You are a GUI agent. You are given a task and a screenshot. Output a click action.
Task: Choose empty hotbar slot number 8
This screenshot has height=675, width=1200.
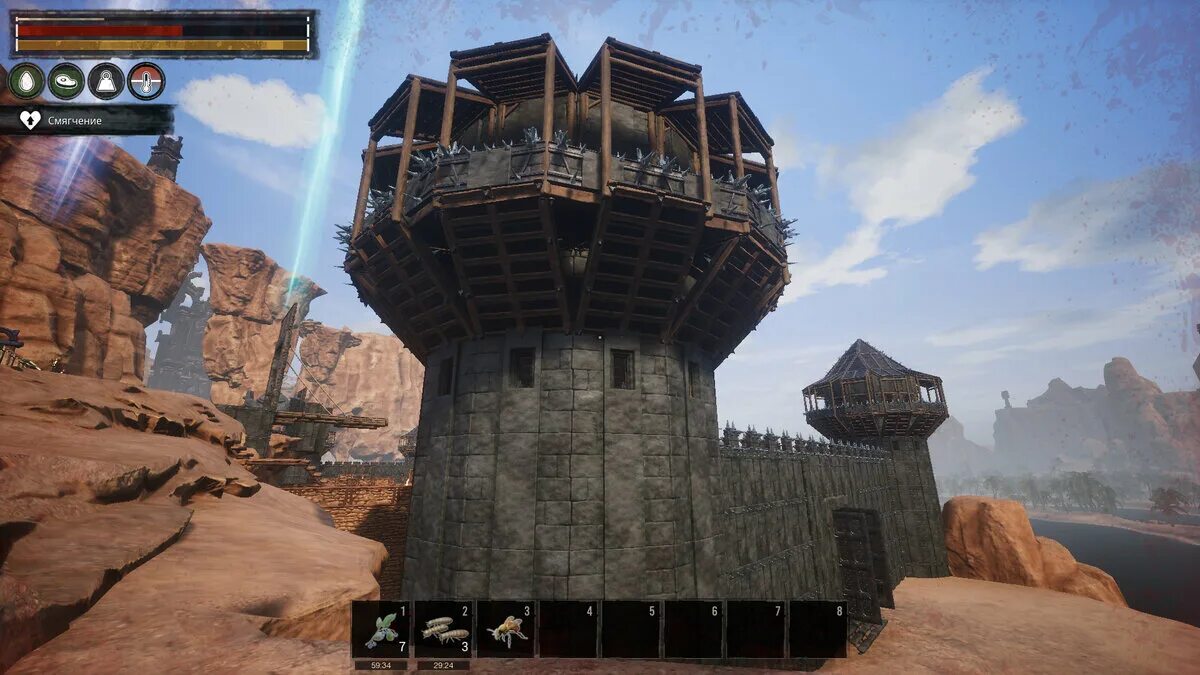[818, 629]
